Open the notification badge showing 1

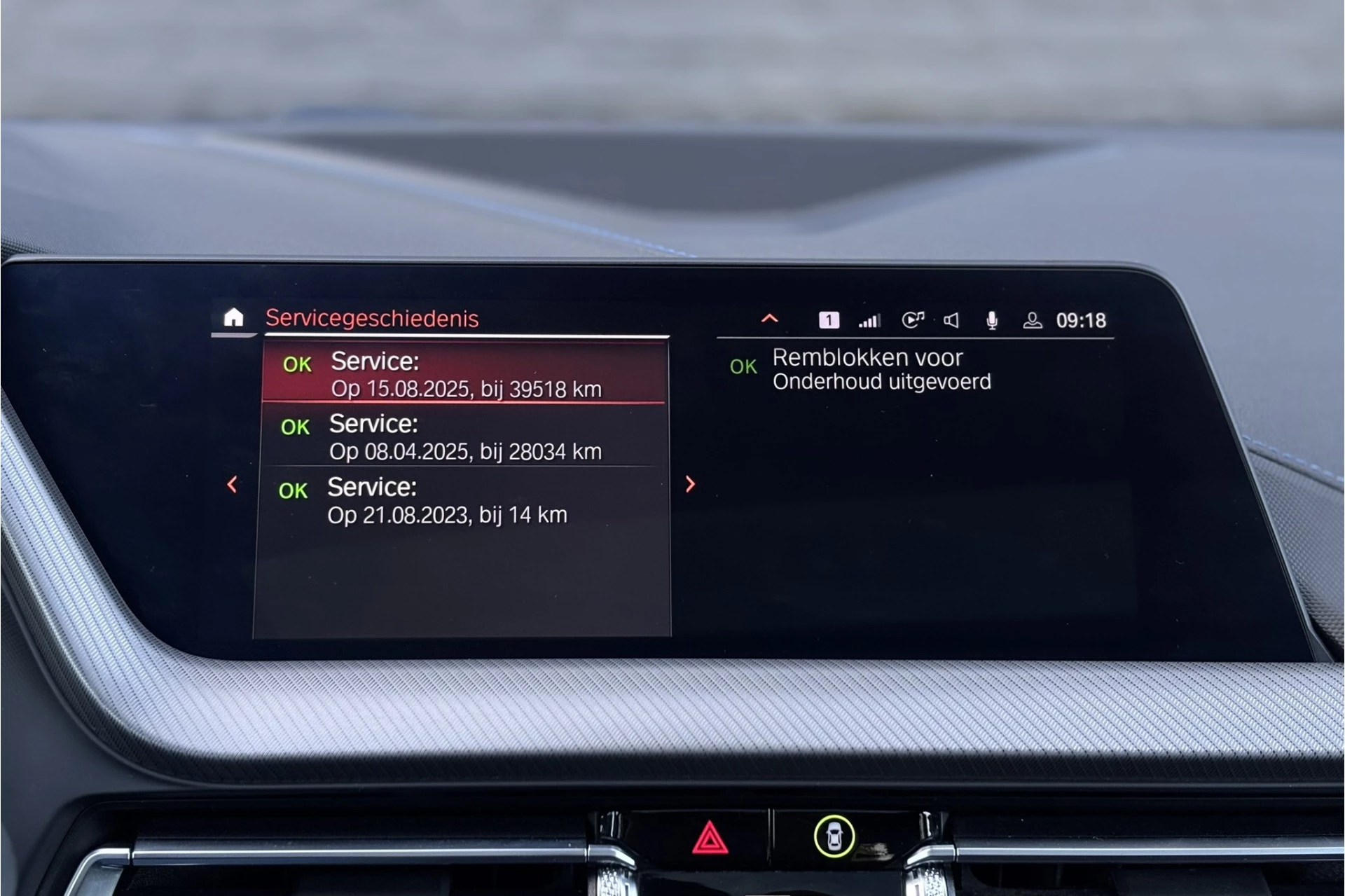click(x=829, y=320)
